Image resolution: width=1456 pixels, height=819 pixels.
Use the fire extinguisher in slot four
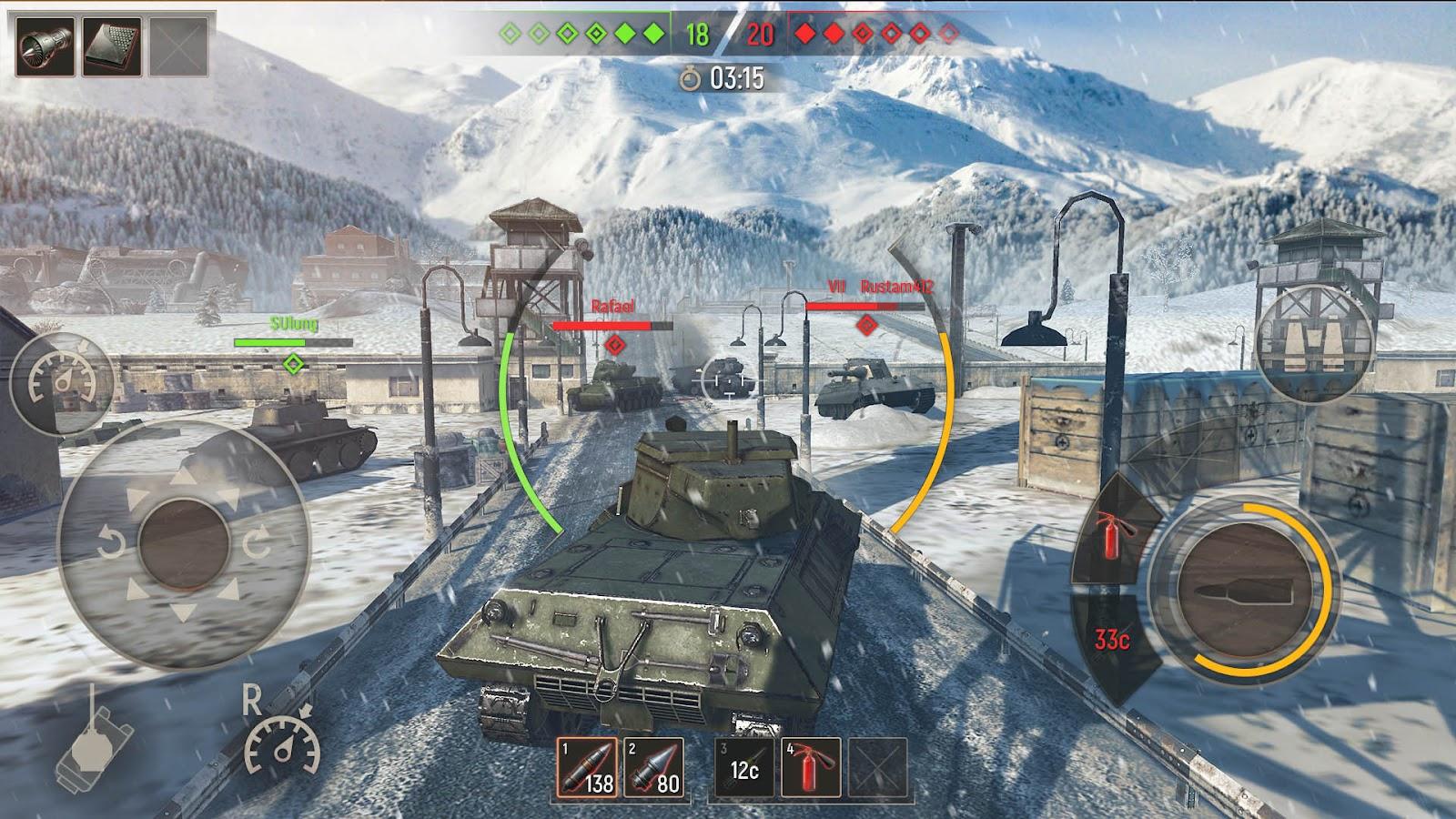812,767
